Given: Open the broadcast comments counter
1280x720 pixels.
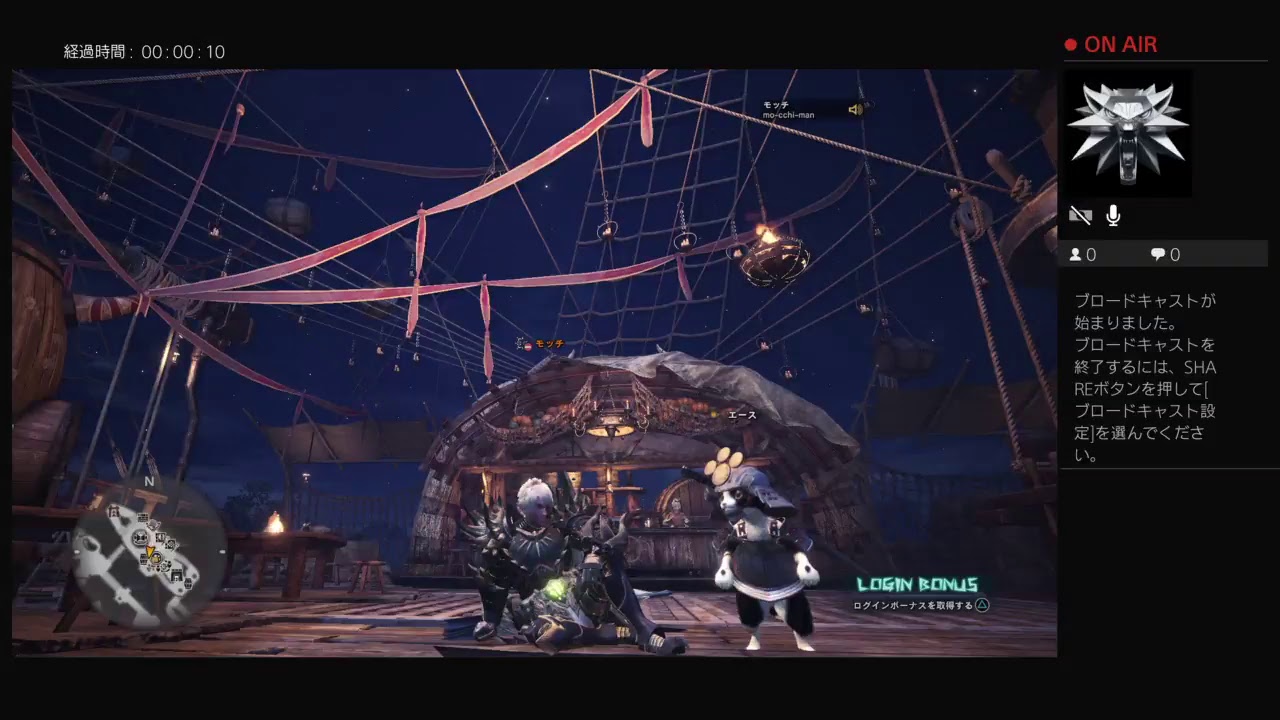Looking at the screenshot, I should [x=1165, y=255].
